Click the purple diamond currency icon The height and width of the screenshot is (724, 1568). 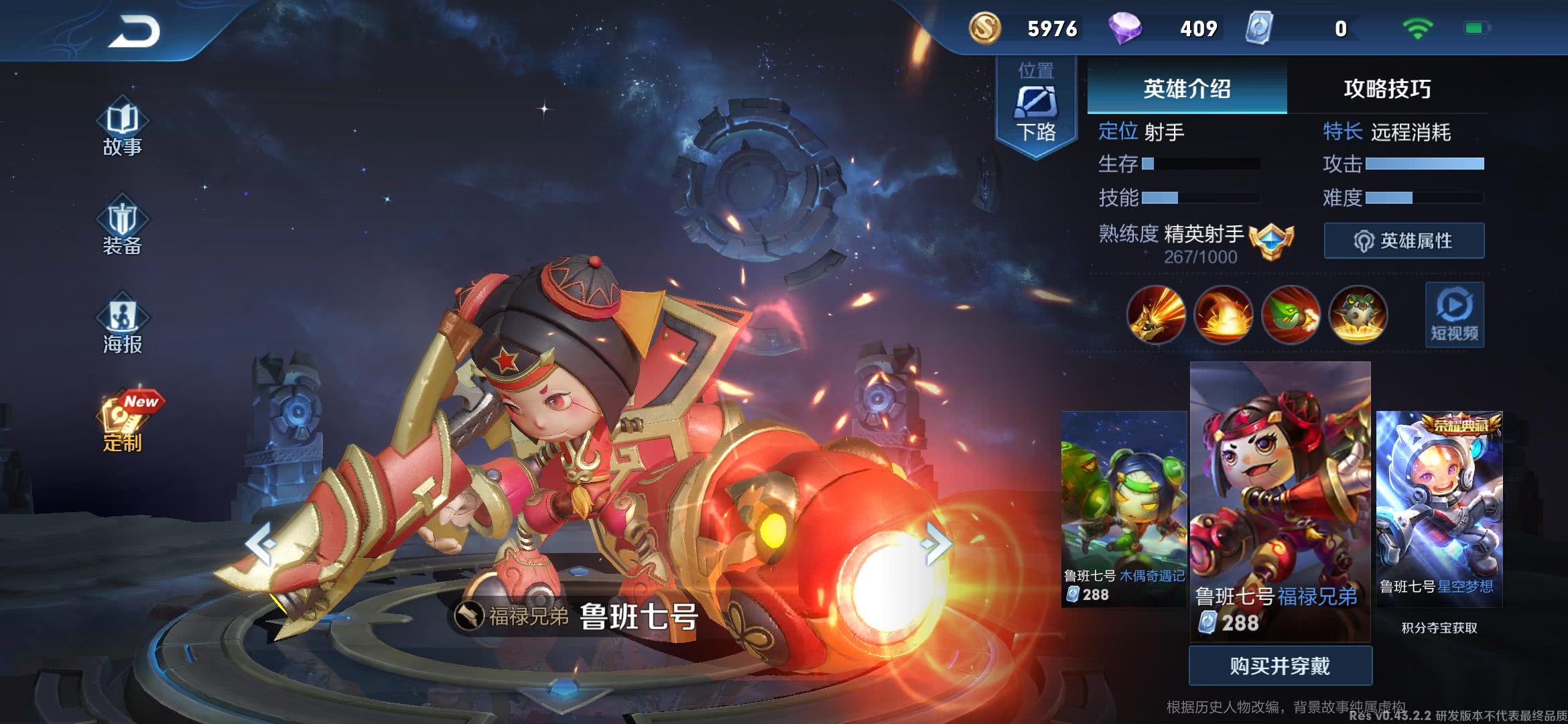pos(1125,29)
